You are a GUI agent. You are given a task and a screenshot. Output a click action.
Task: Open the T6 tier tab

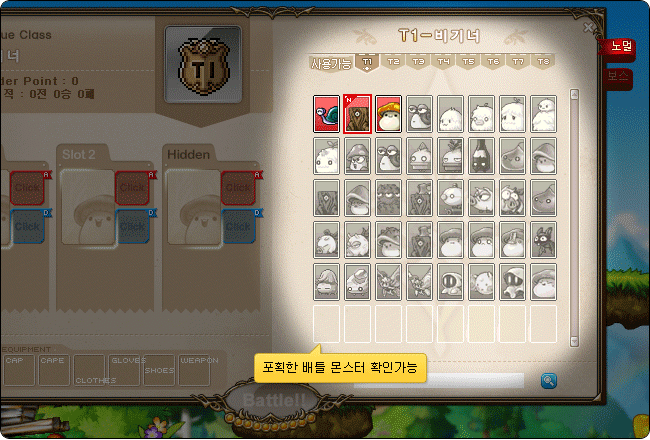493,62
